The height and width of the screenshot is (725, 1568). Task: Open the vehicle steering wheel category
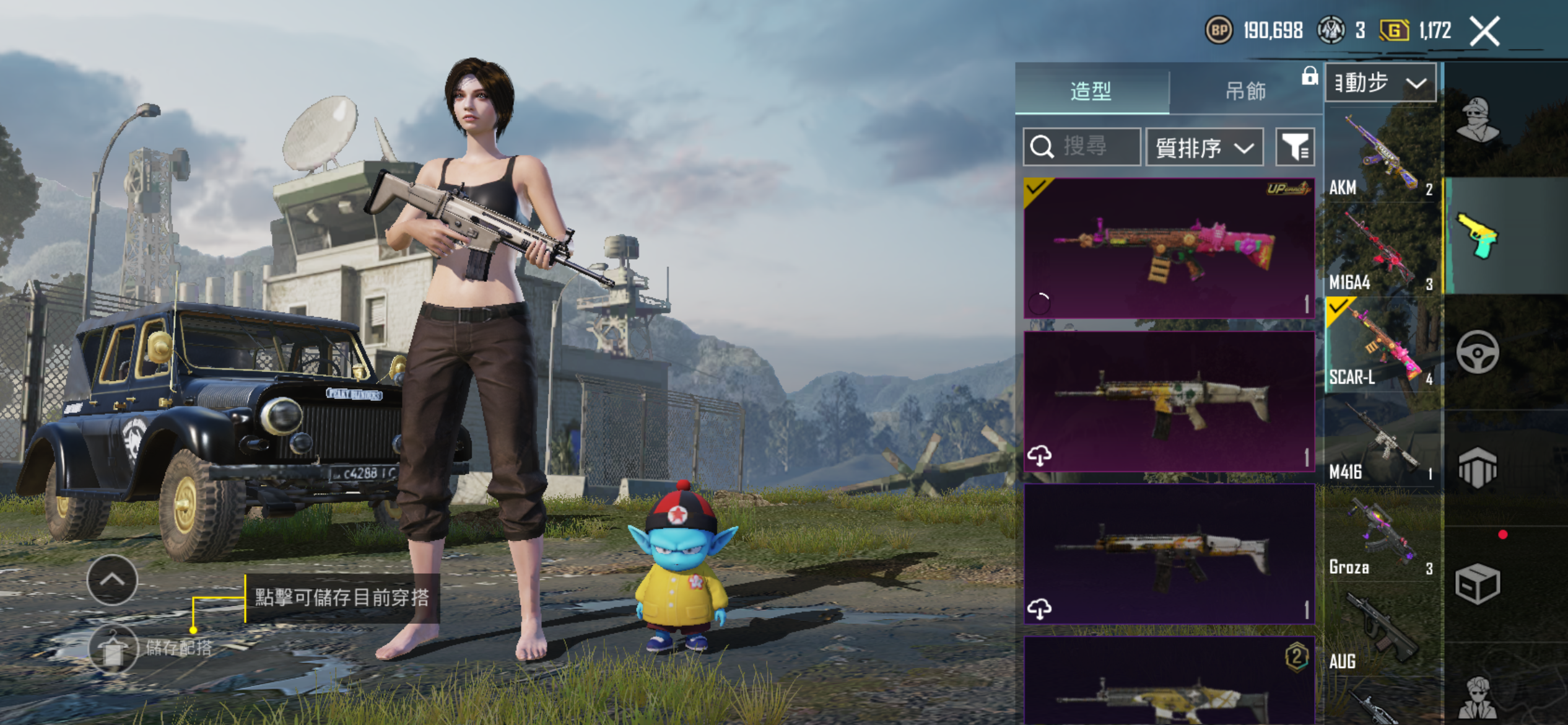click(1477, 353)
